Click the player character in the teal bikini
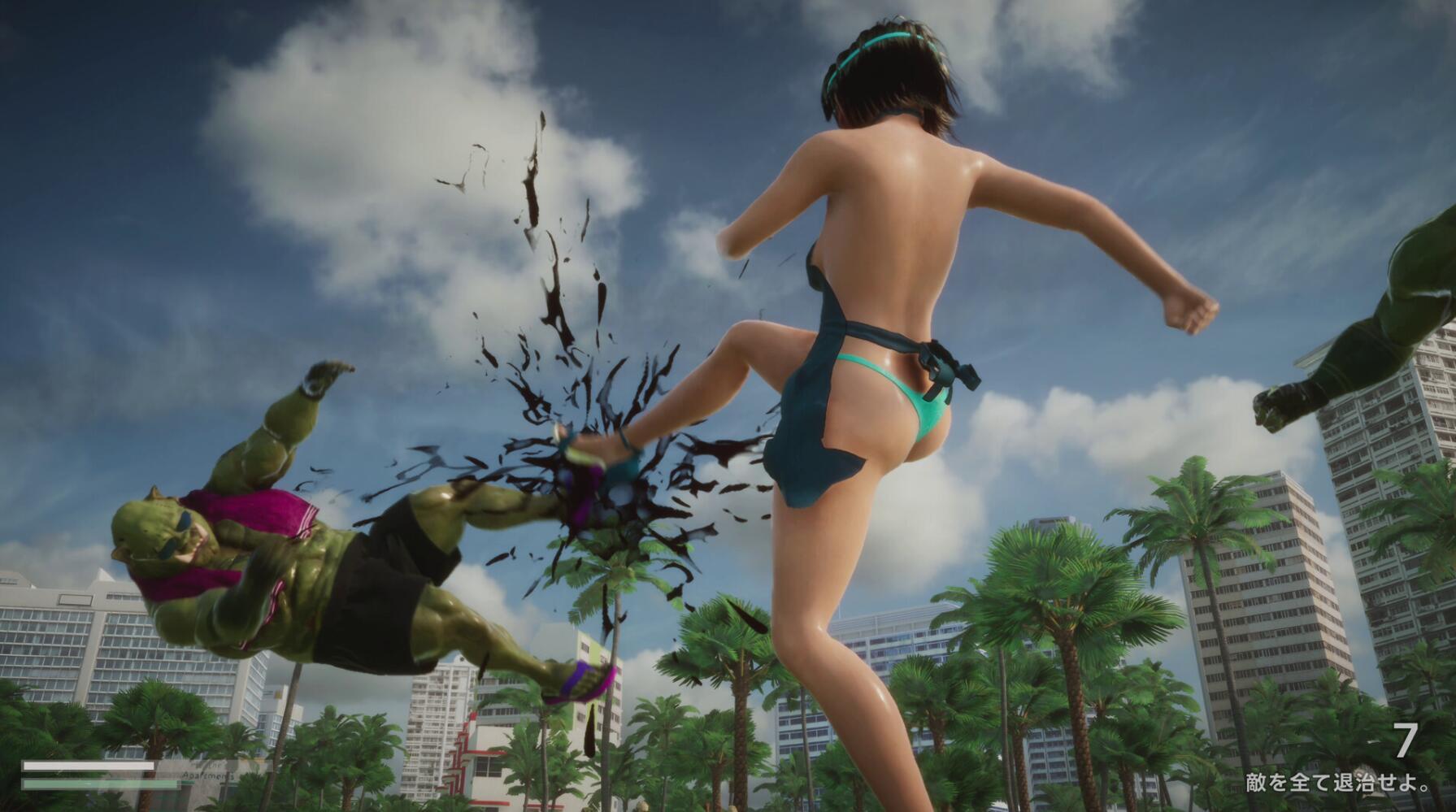Image resolution: width=1456 pixels, height=812 pixels. (878, 325)
